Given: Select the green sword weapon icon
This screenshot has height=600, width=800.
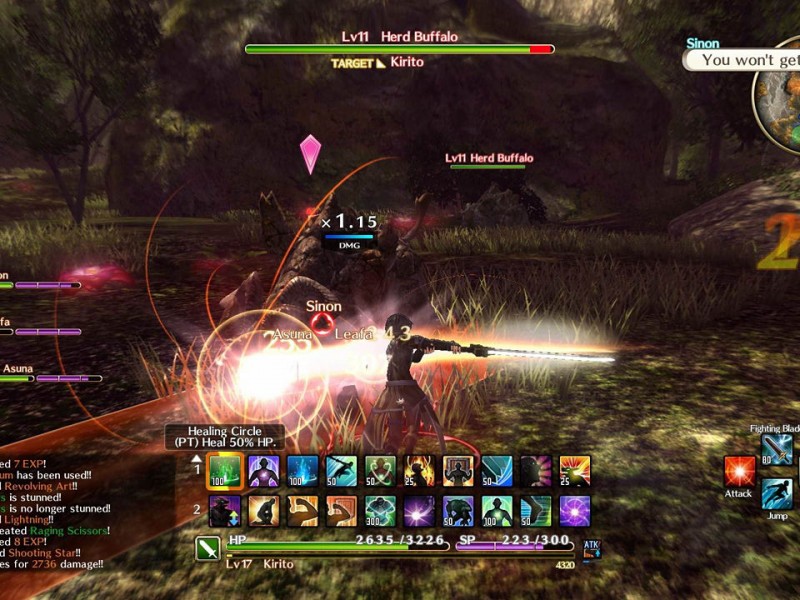Looking at the screenshot, I should point(208,549).
